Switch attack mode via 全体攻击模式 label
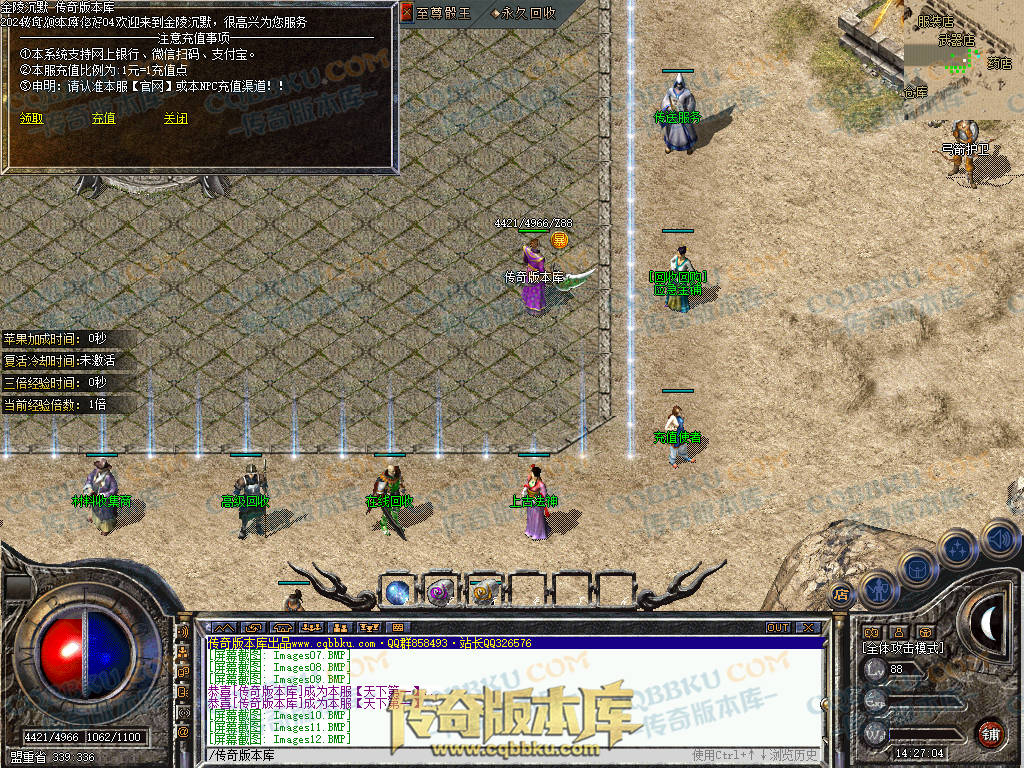Screen dimensions: 1024x768 click(903, 648)
